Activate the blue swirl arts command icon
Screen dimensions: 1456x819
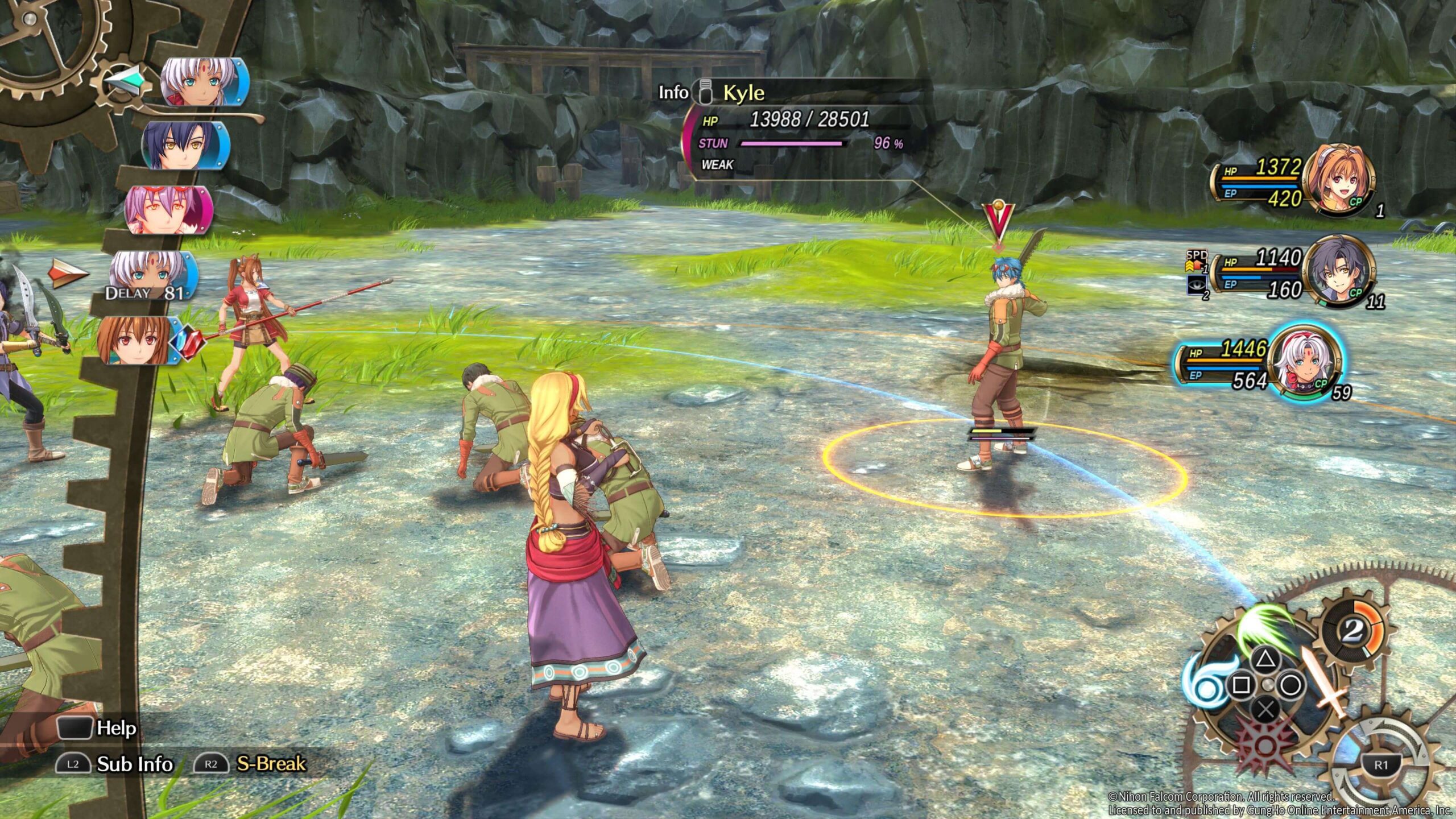click(x=1207, y=680)
